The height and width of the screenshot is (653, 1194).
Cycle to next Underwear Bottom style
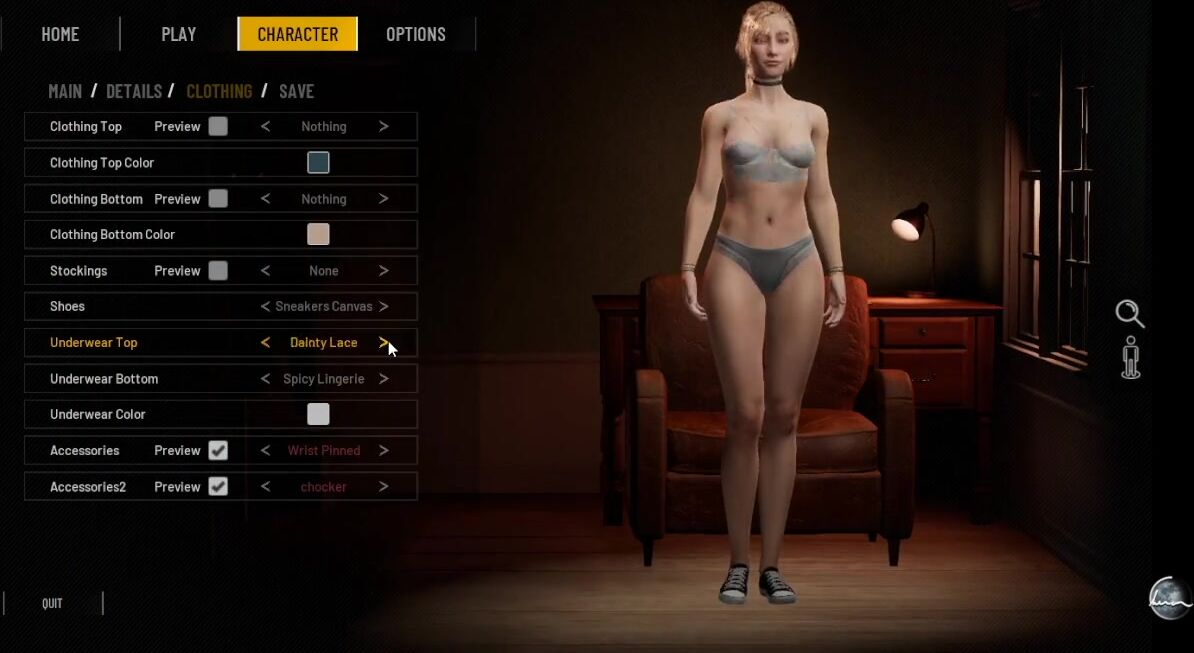383,379
